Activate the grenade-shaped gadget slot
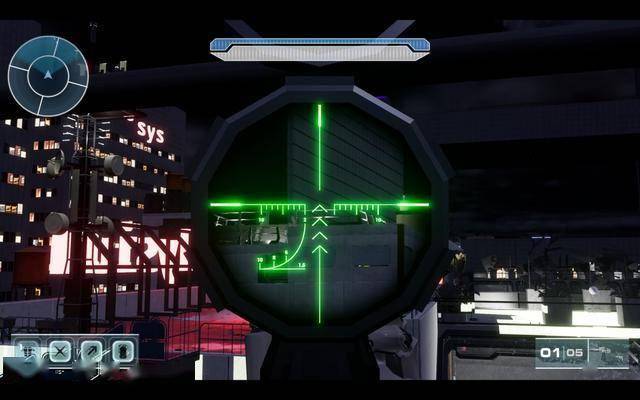The image size is (640, 400). click(122, 351)
